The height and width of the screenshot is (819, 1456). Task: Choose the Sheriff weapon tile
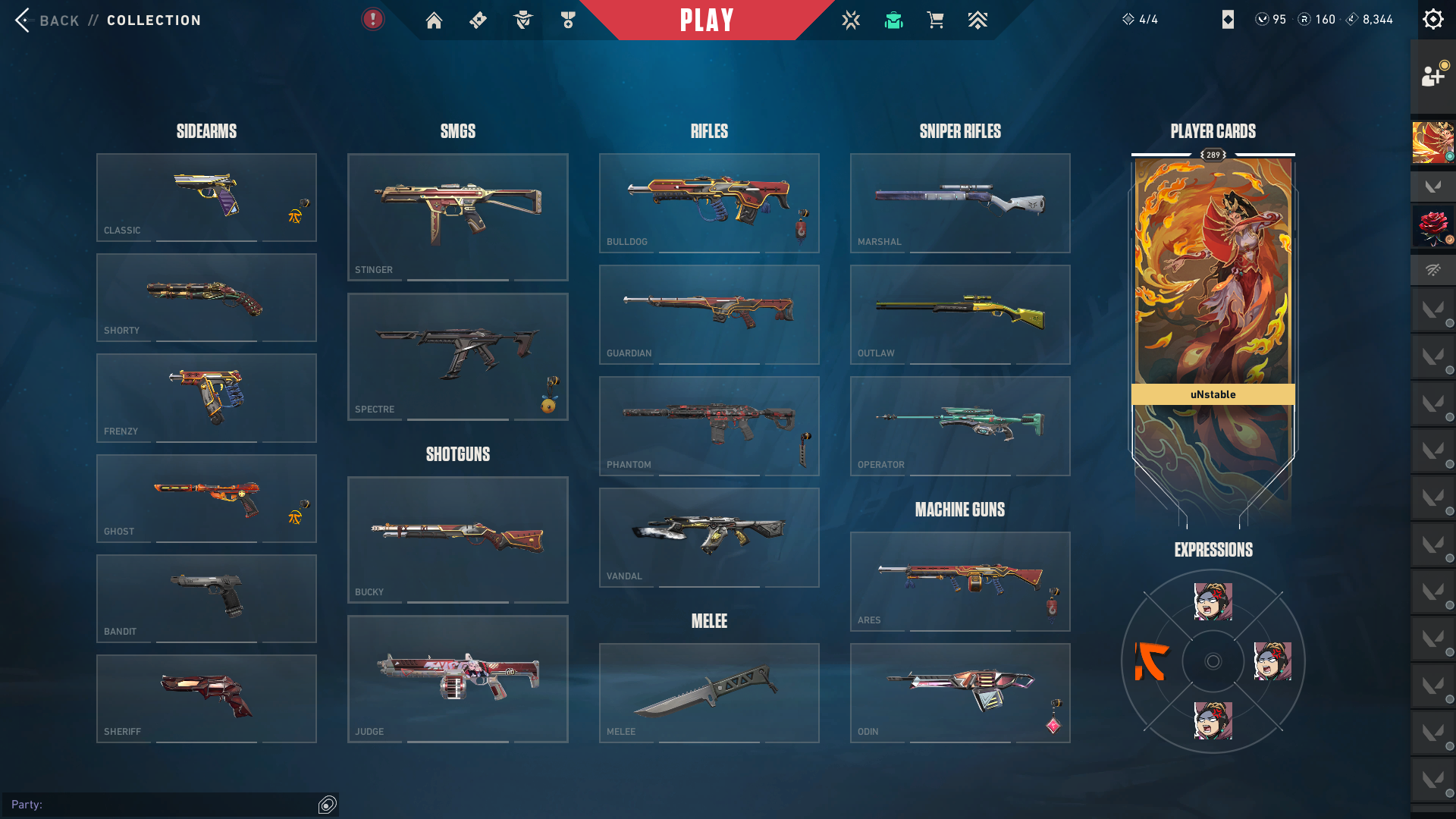pos(206,698)
